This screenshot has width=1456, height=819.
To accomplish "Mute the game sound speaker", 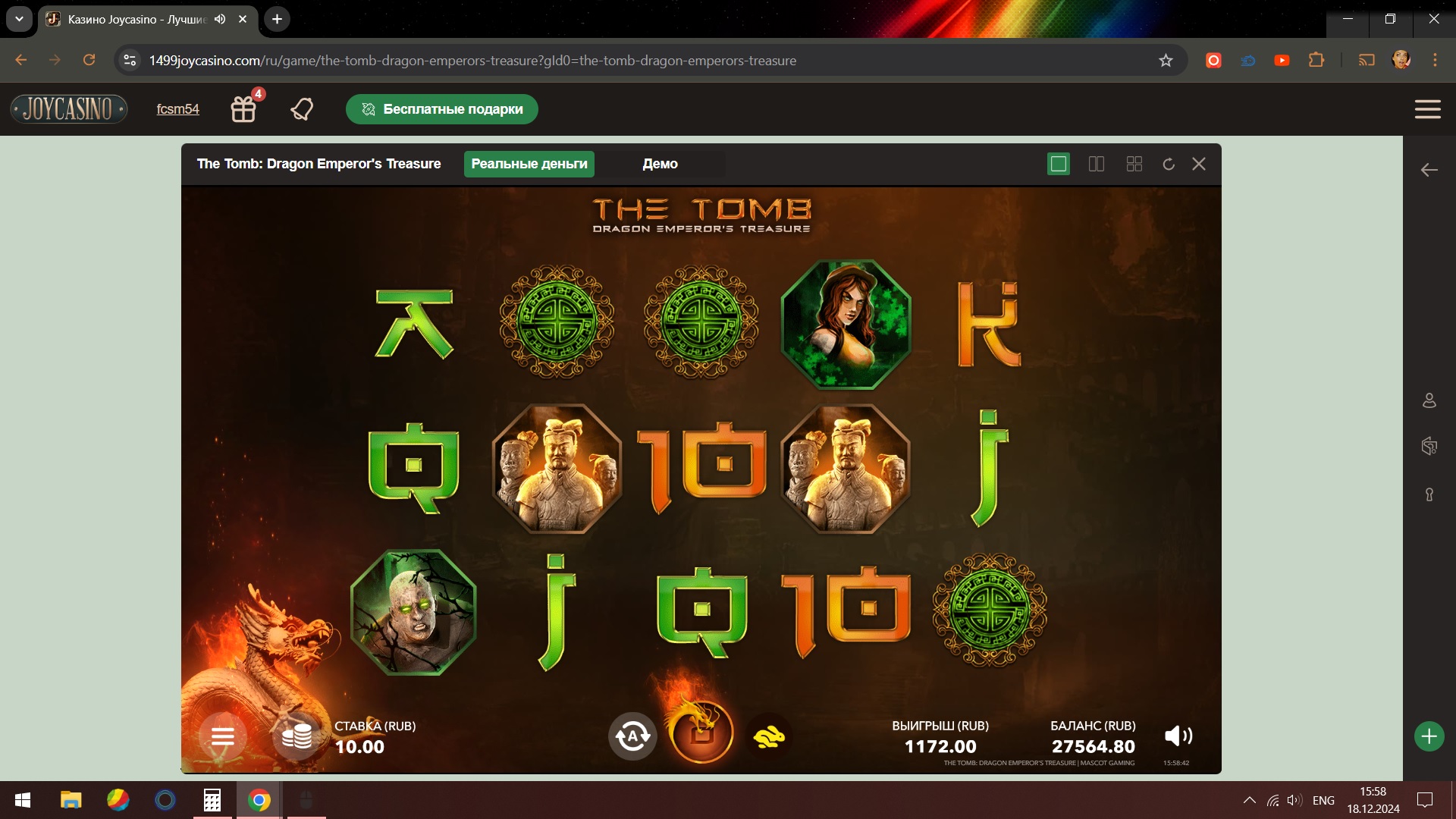I will tap(1178, 736).
